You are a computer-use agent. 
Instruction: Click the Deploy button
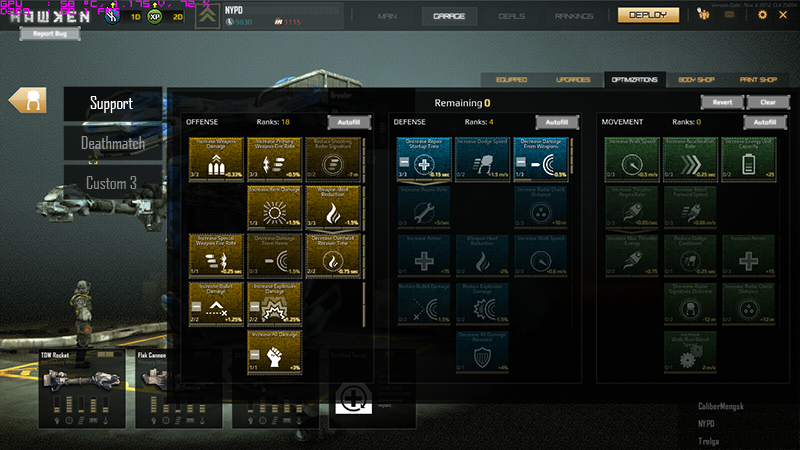click(x=647, y=15)
